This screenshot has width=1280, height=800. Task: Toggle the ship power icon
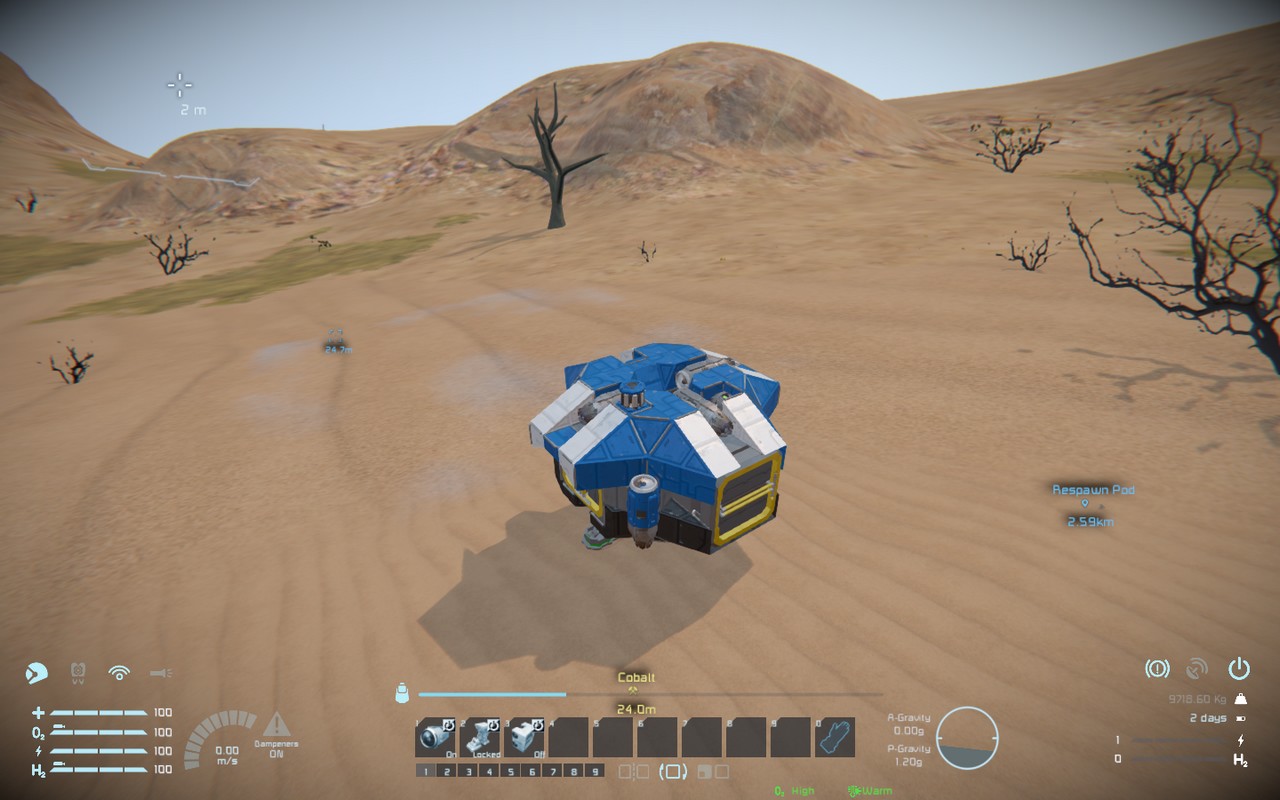point(1239,668)
